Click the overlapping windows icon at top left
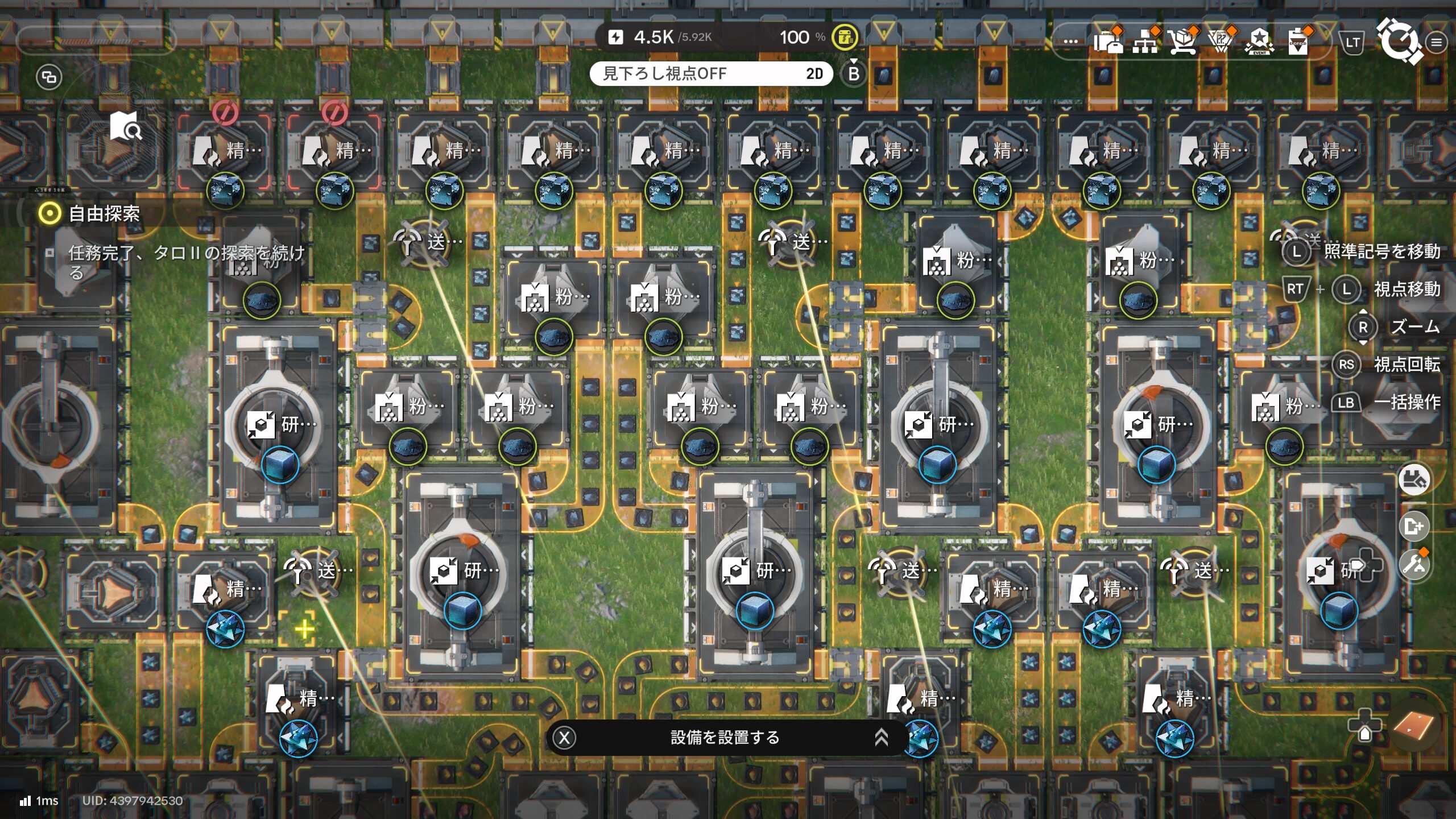The width and height of the screenshot is (1456, 819). [49, 77]
